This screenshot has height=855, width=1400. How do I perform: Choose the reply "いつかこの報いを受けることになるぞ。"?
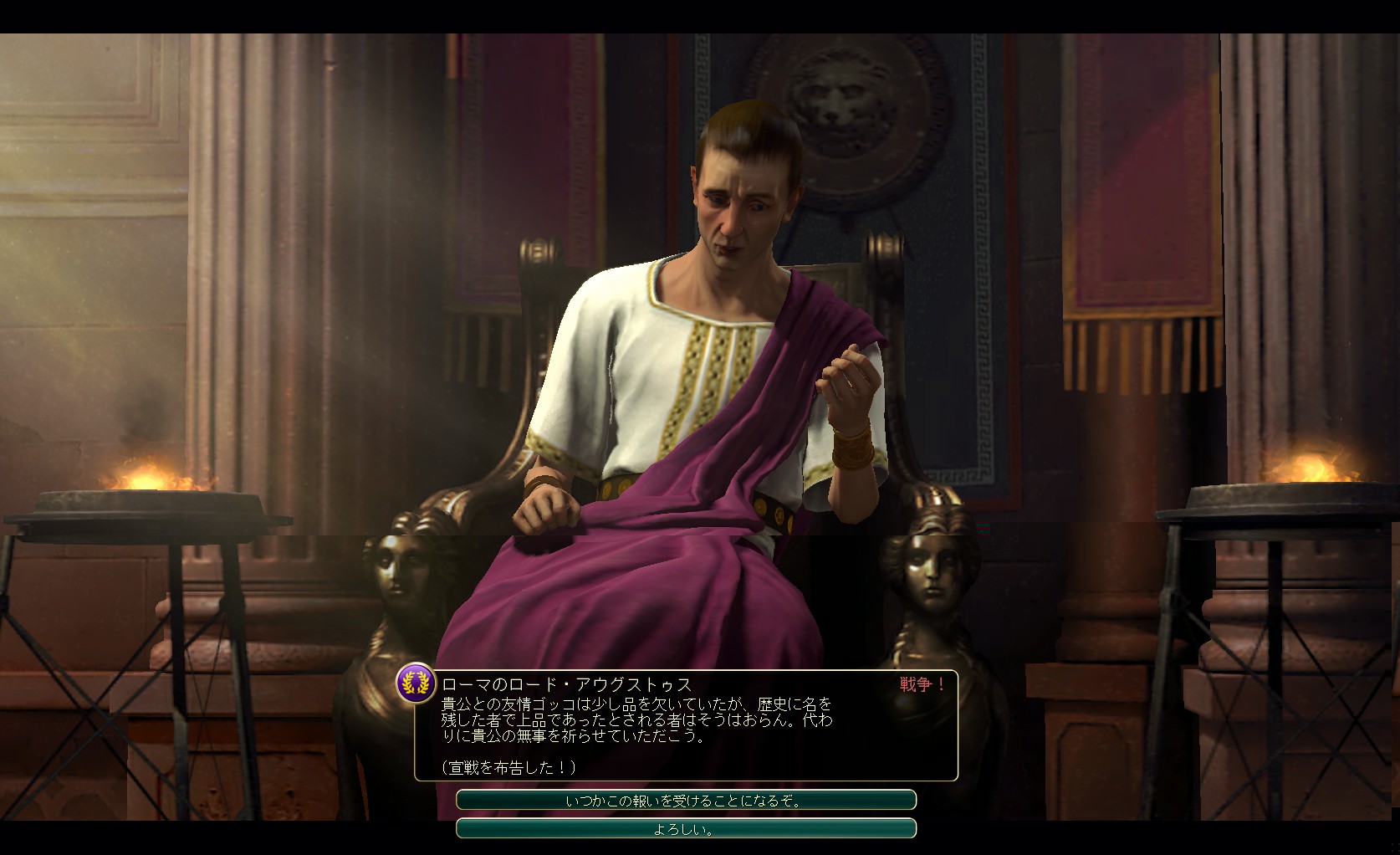[685, 801]
